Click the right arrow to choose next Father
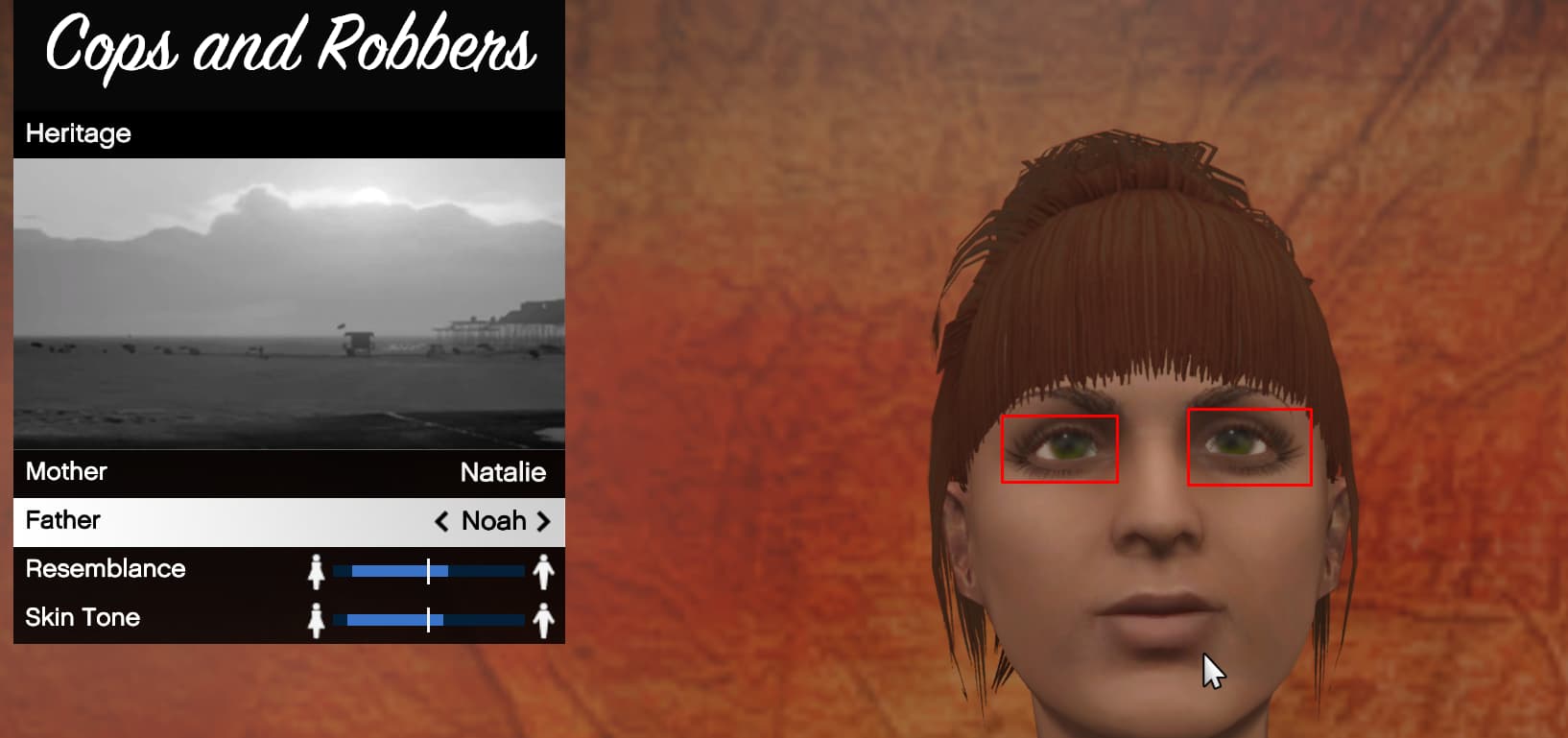This screenshot has height=738, width=1568. [x=545, y=521]
